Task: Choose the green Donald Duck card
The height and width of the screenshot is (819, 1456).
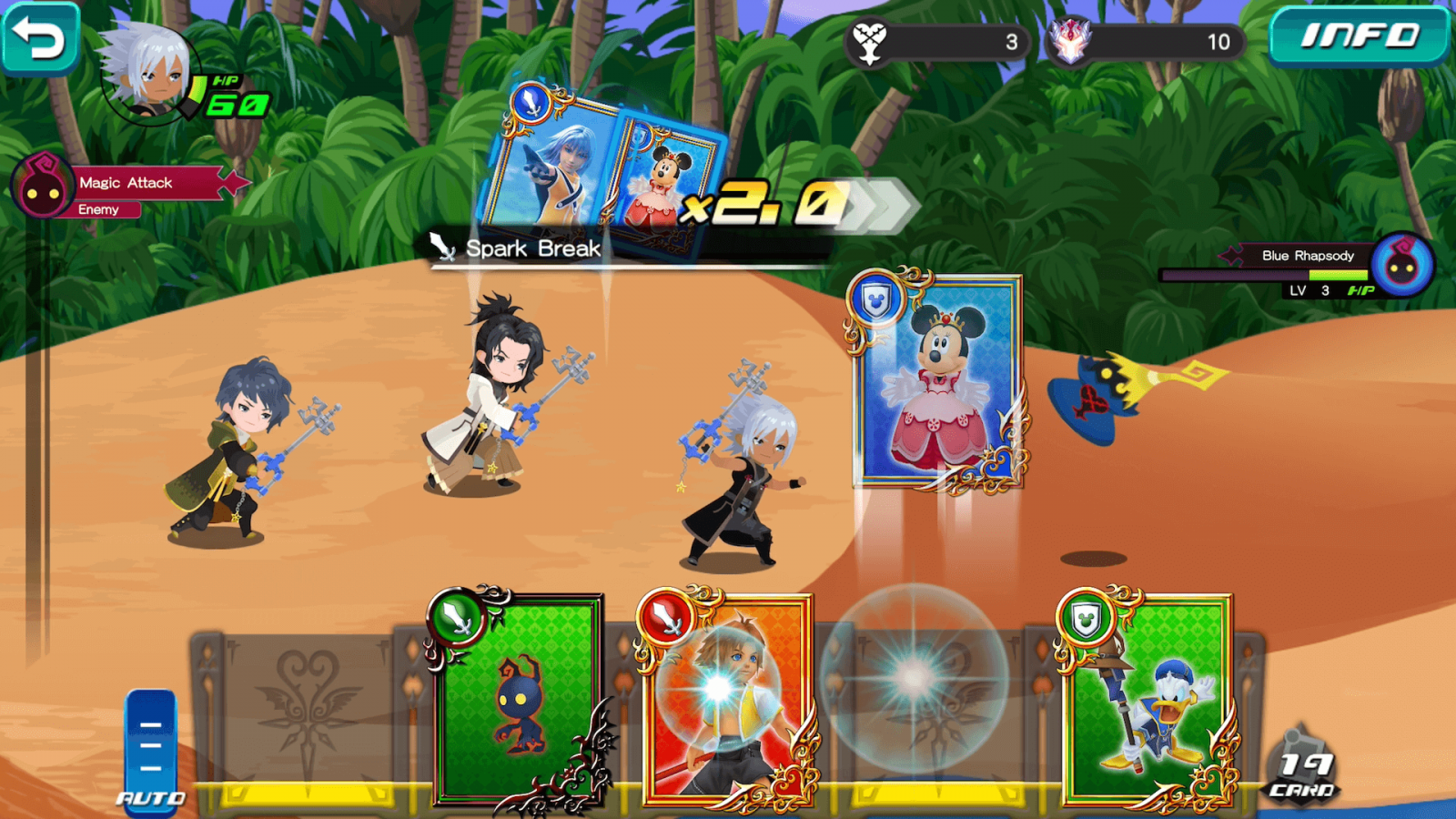Action: (x=1147, y=701)
